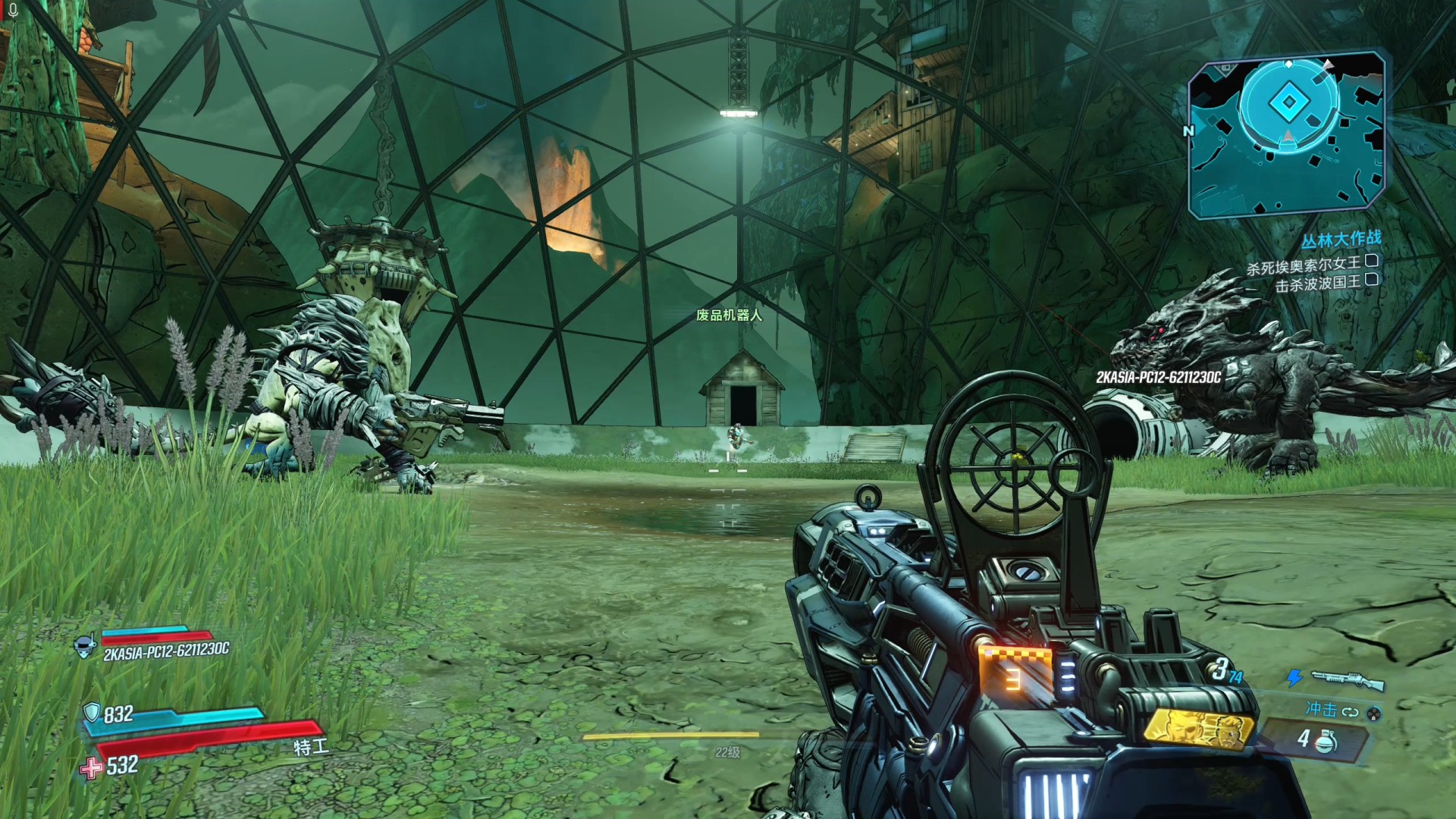The width and height of the screenshot is (1456, 819).
Task: Open the 丛林大作战 mission tracker
Action: (x=1341, y=240)
